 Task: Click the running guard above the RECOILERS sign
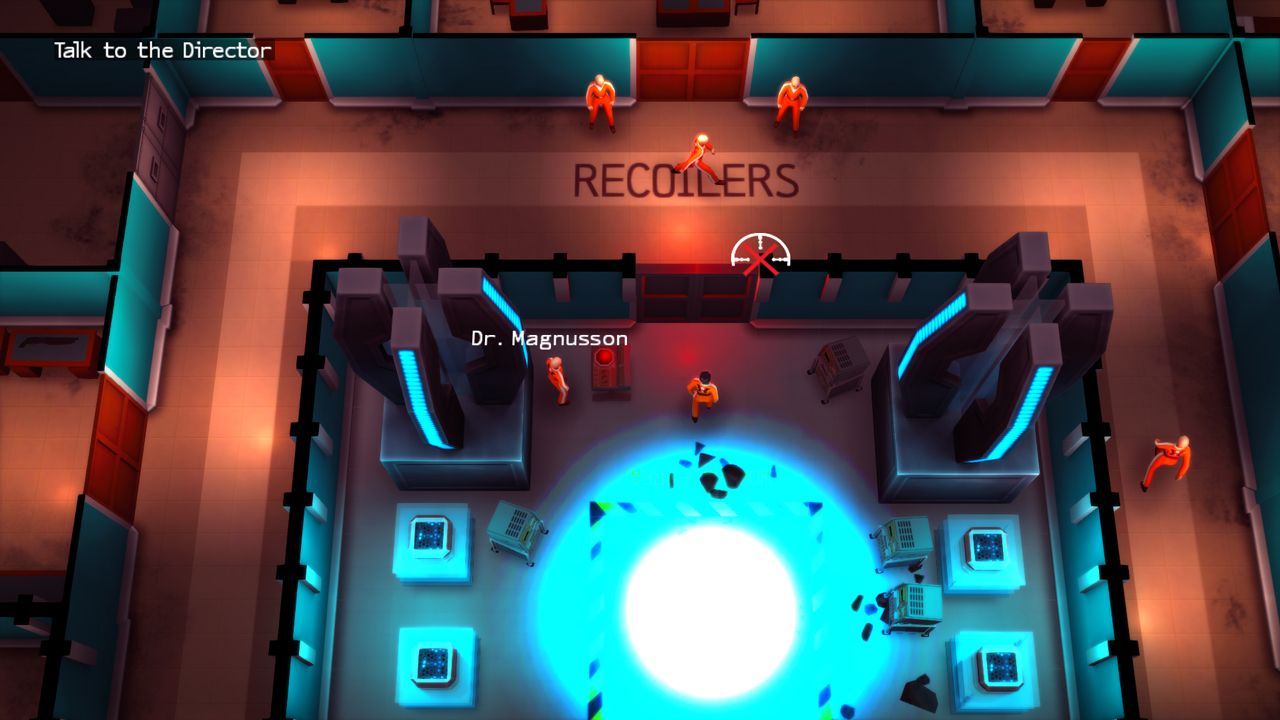click(700, 150)
